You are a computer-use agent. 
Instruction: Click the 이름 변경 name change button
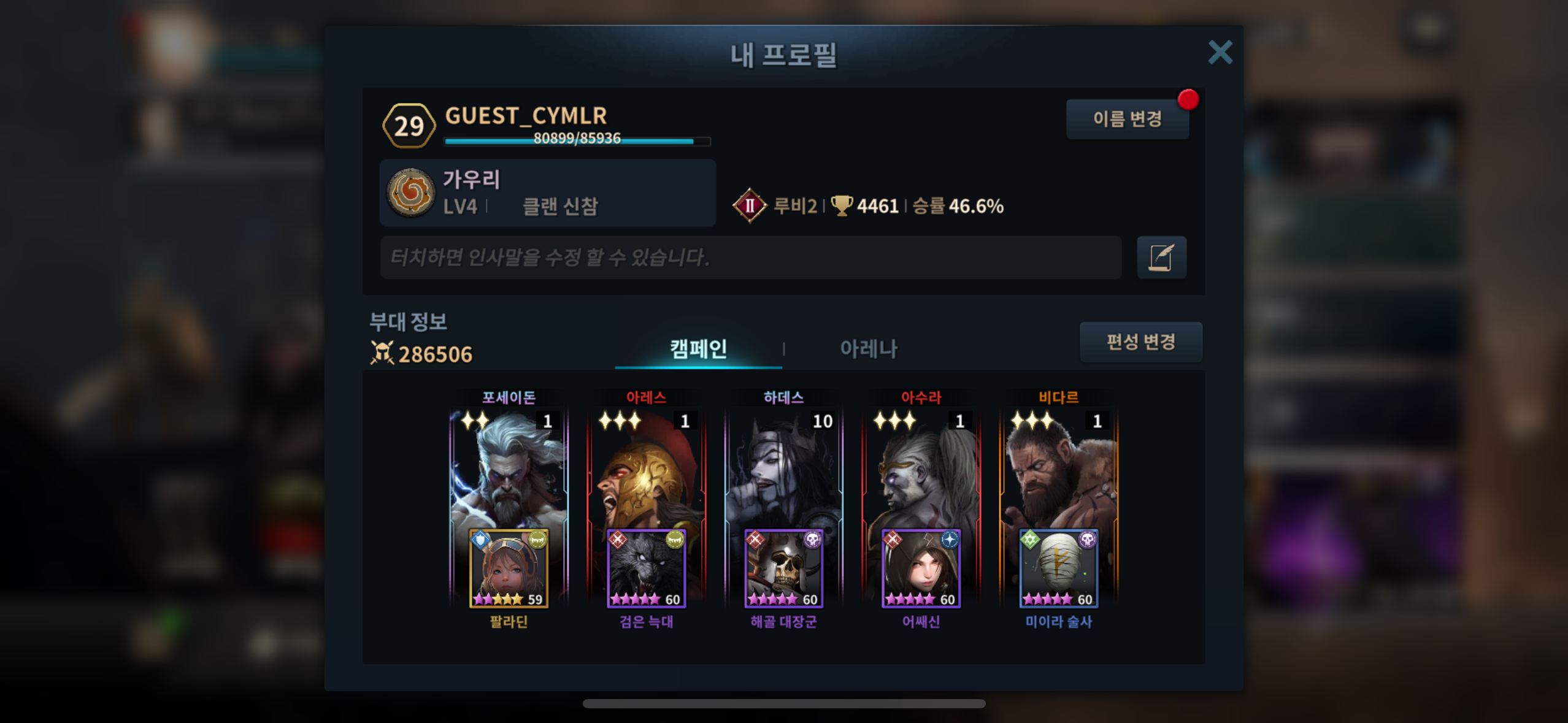point(1127,119)
